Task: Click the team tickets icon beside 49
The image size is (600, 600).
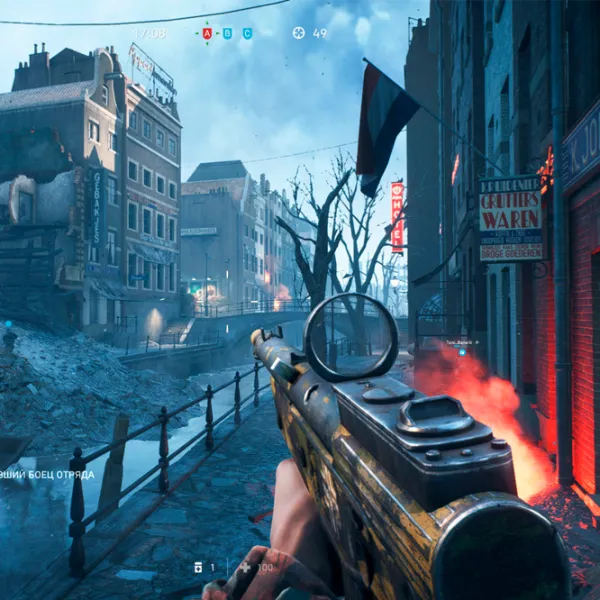Action: [298, 33]
